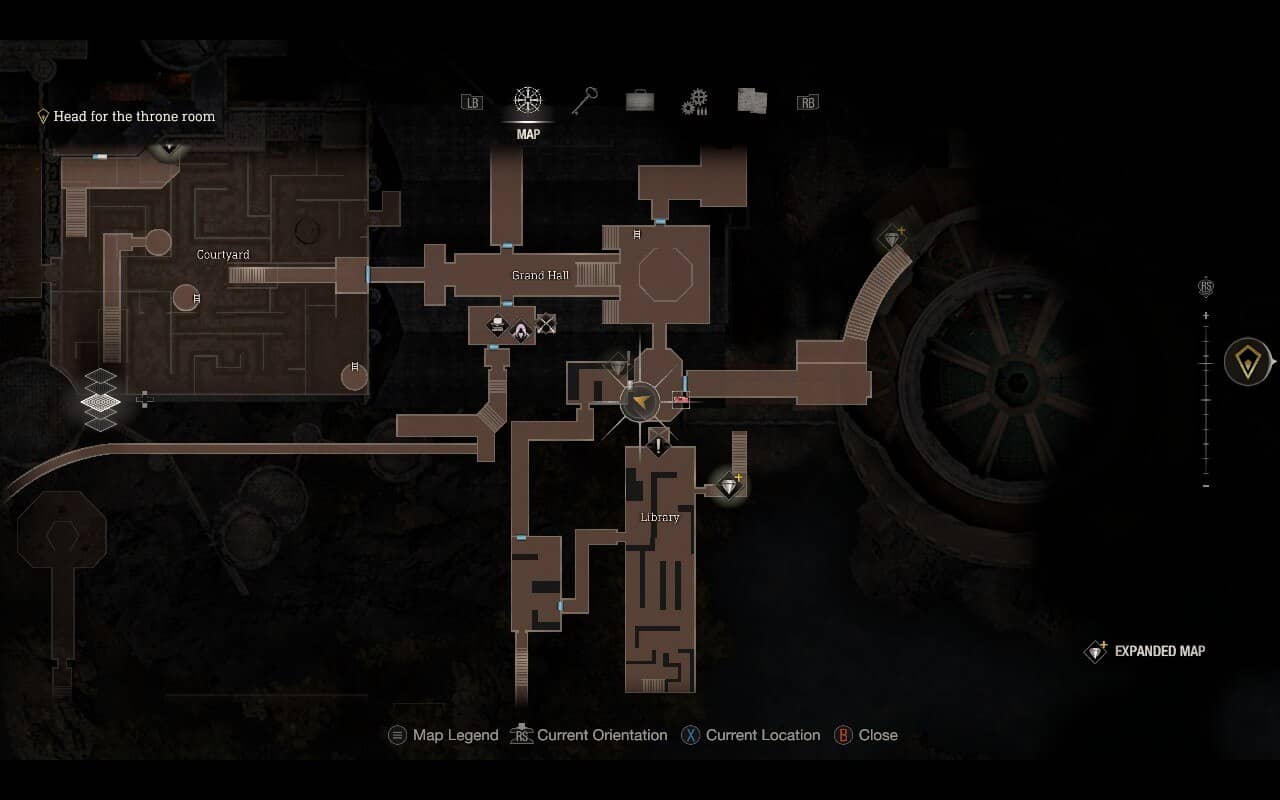Image resolution: width=1280 pixels, height=800 pixels.
Task: Click the treasure marker in the upper right map area
Action: click(x=892, y=237)
